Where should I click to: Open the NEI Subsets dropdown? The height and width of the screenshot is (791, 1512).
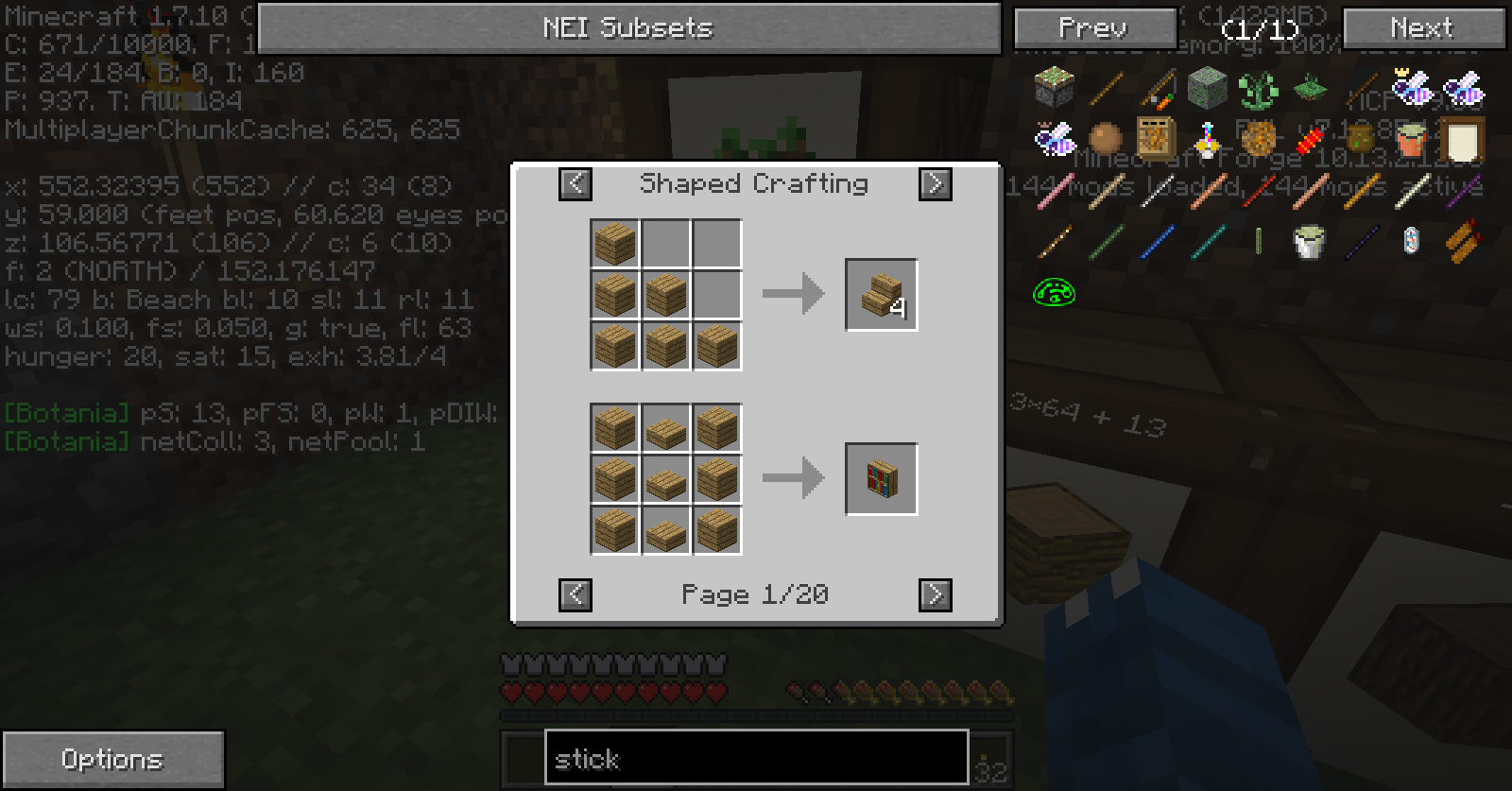pos(628,28)
